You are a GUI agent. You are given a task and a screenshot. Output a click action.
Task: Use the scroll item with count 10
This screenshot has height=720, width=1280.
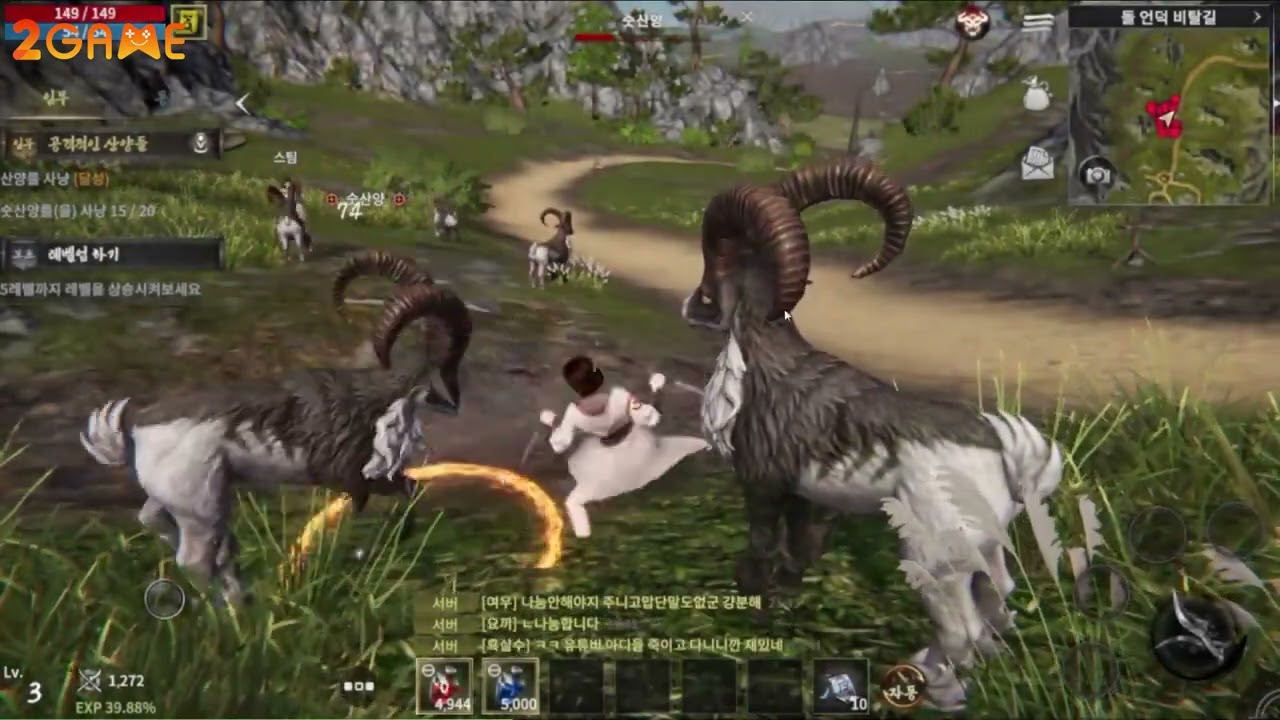pos(840,686)
